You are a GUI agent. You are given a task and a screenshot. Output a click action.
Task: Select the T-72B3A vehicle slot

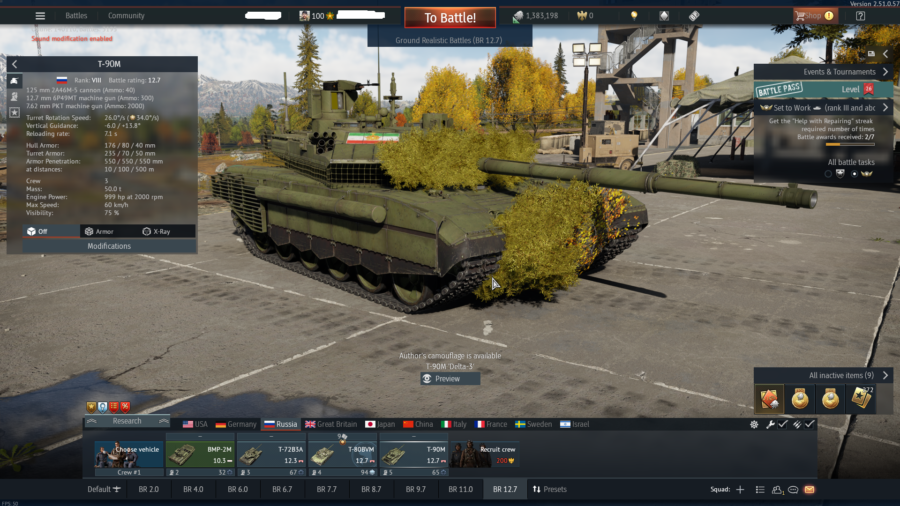tap(271, 454)
